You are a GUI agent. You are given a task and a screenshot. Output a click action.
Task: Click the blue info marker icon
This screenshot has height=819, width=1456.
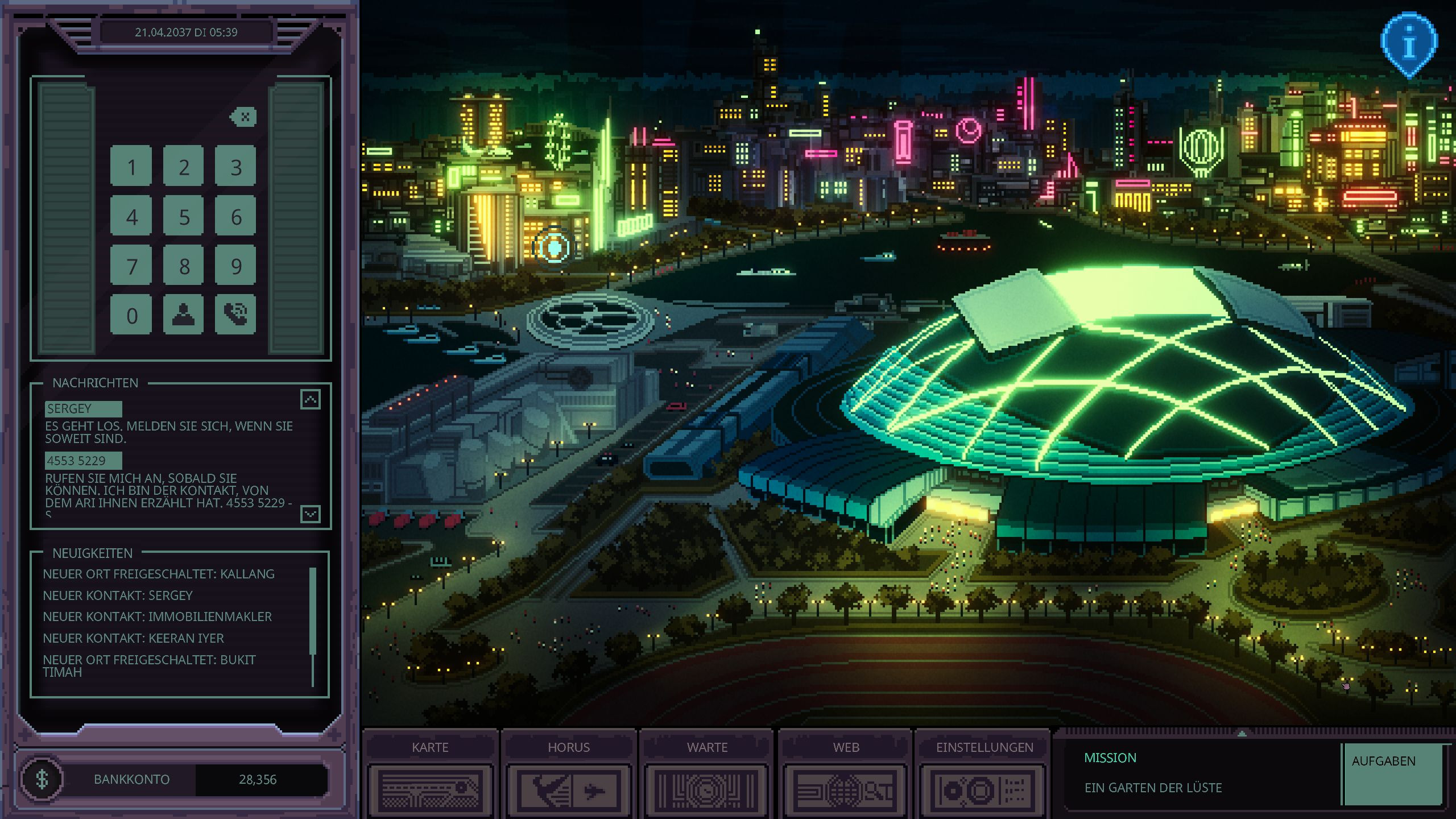(x=1408, y=44)
